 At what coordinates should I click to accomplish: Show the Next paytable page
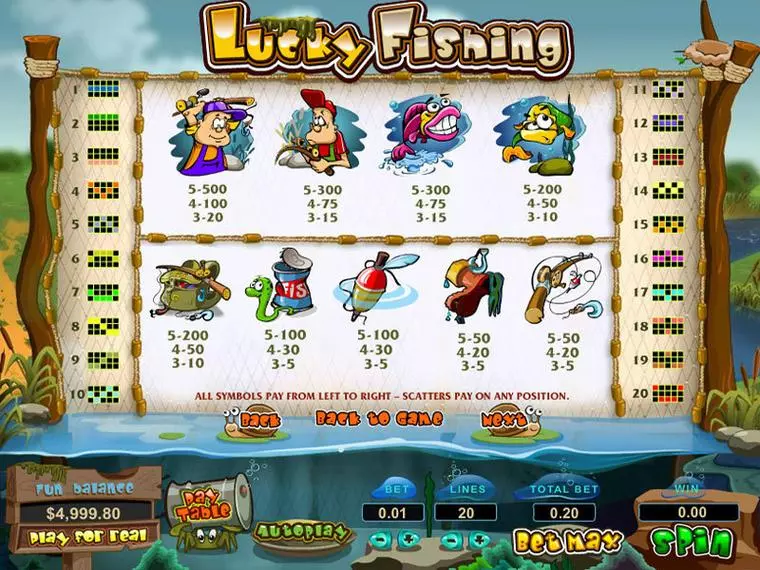(500, 421)
